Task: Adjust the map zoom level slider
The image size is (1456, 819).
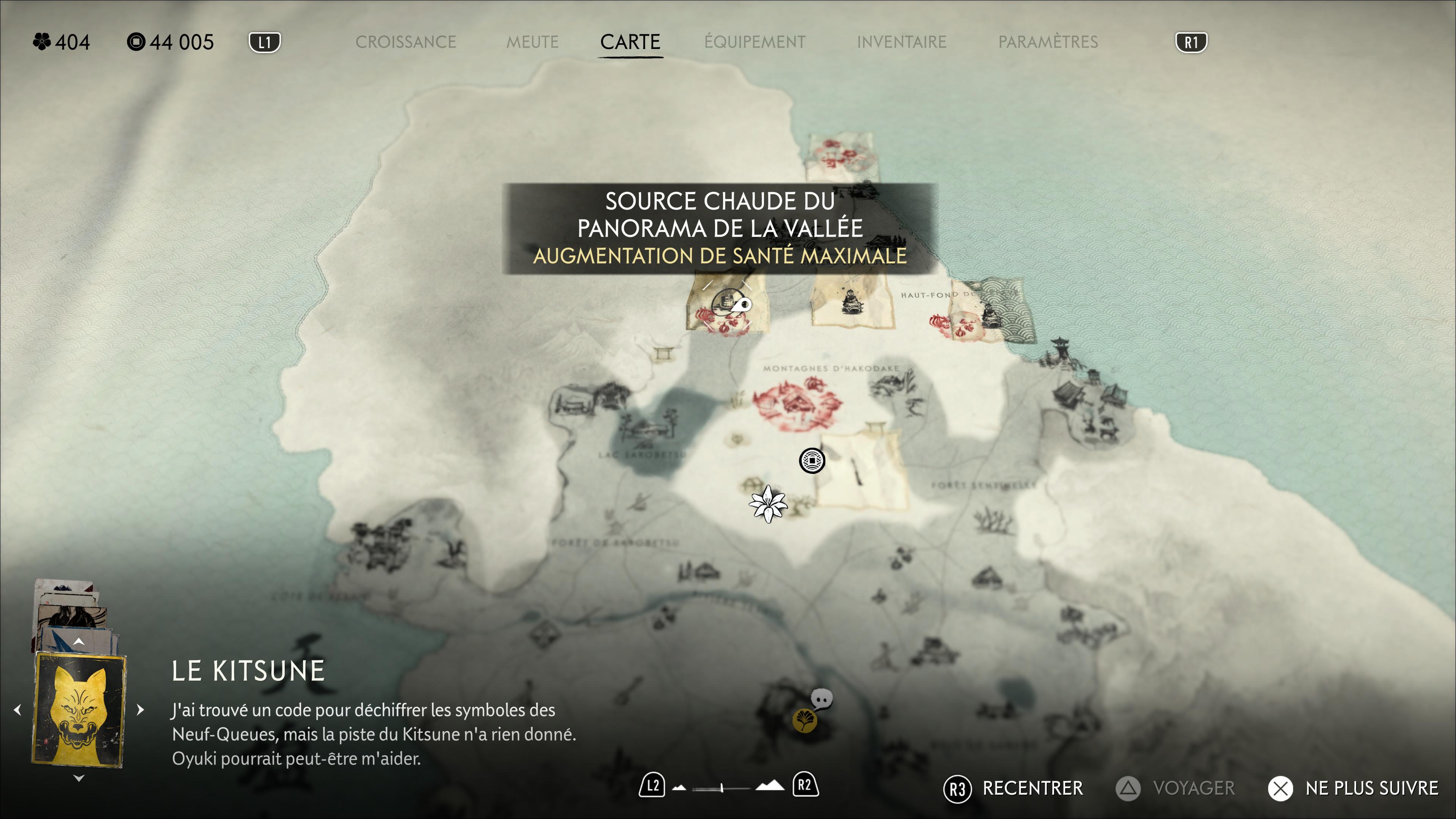Action: click(x=722, y=788)
